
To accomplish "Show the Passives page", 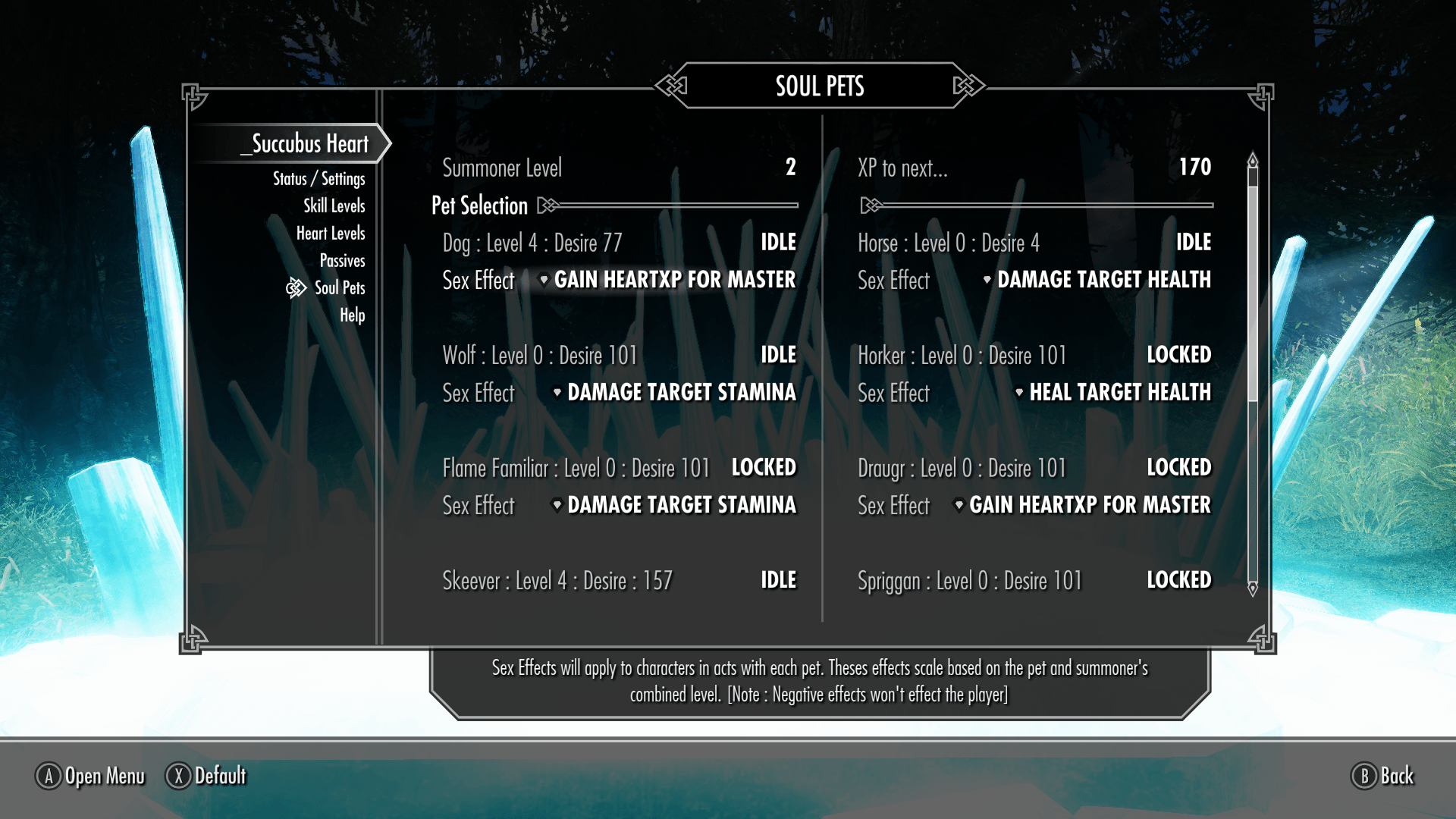I will pos(342,261).
